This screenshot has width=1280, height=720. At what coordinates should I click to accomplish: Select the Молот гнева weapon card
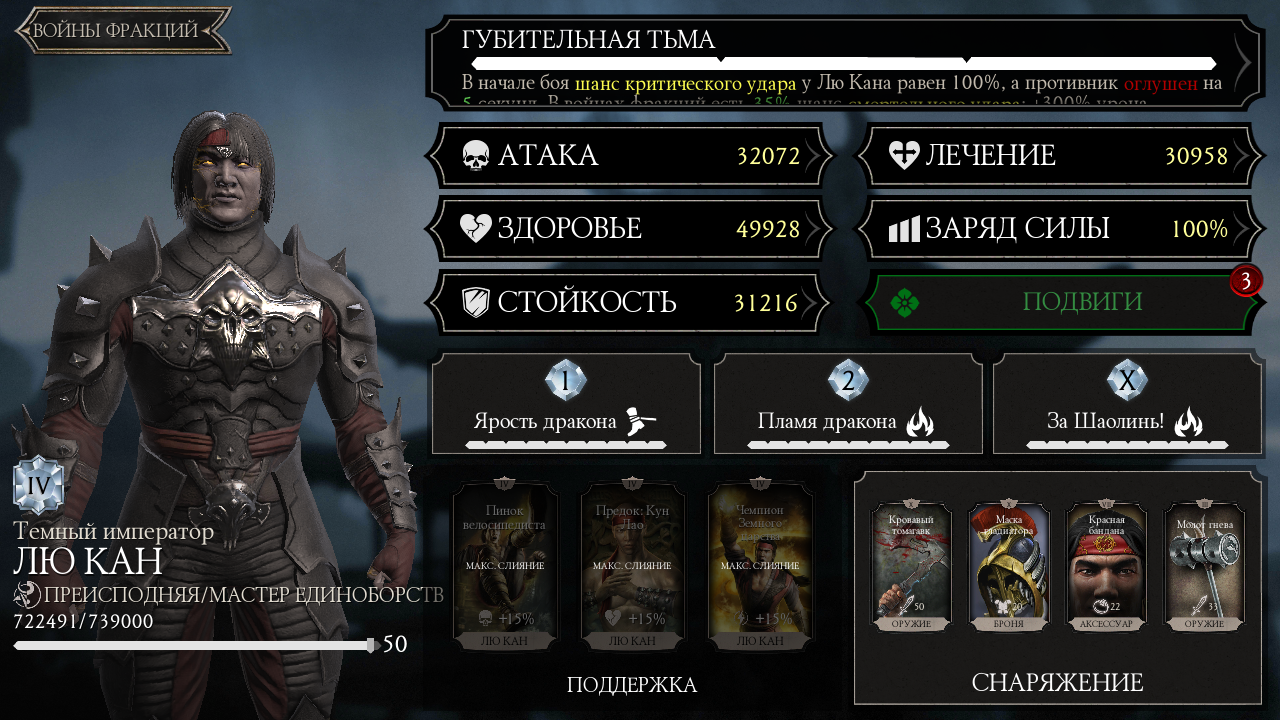click(x=1204, y=567)
